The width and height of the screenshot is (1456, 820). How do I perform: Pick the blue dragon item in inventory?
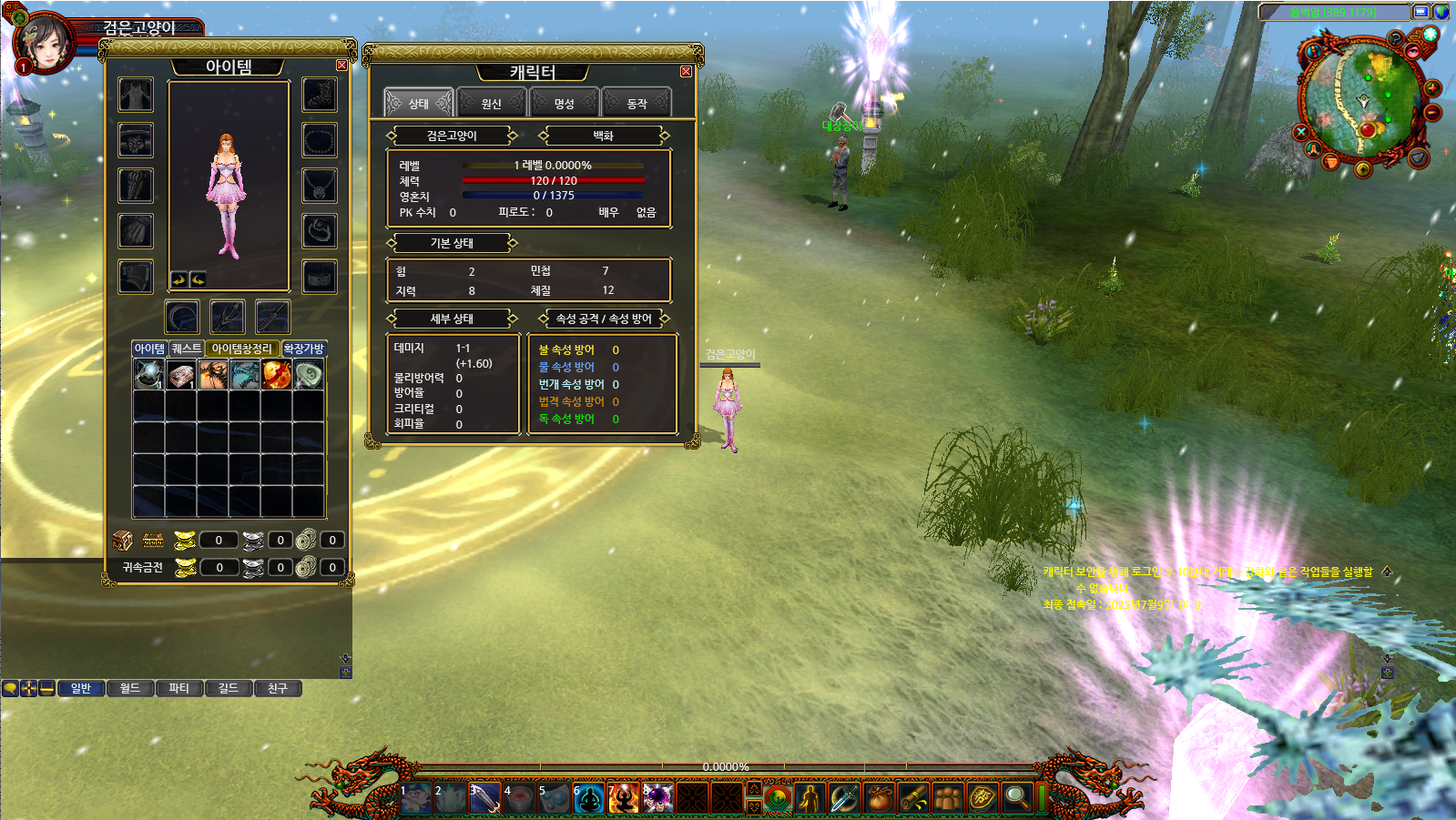245,374
